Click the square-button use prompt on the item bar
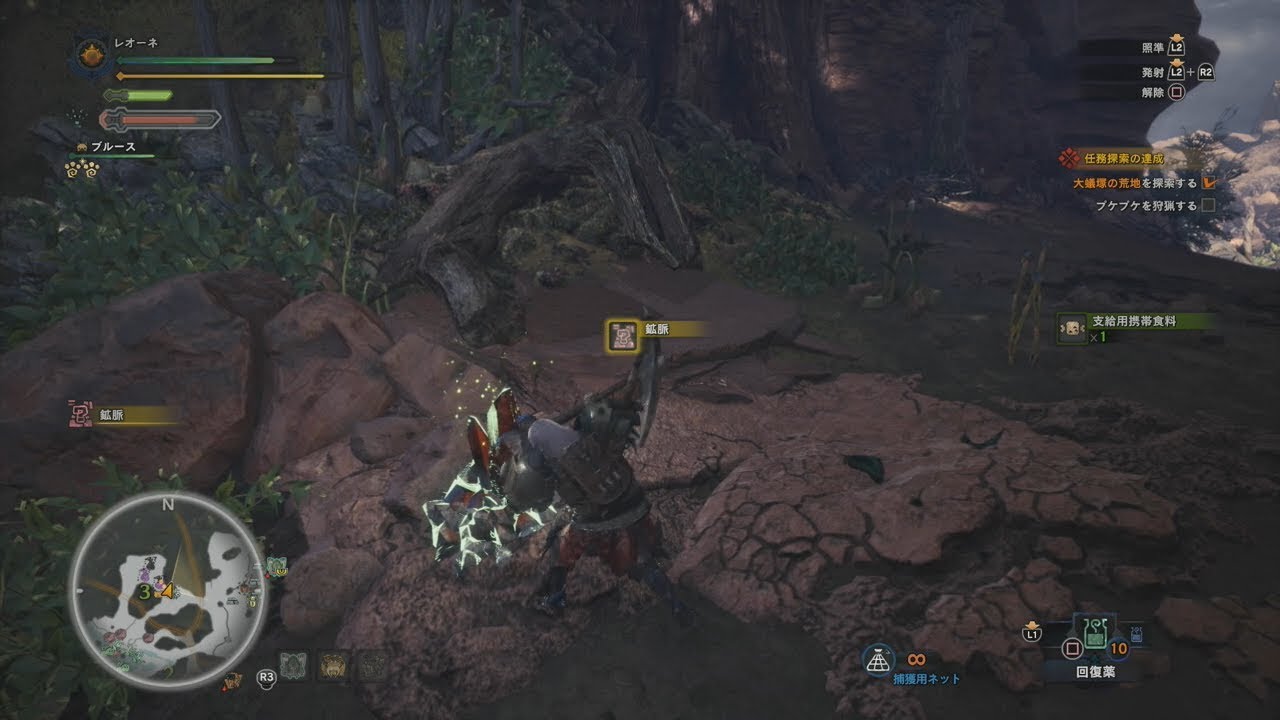This screenshot has width=1280, height=720. [x=1073, y=648]
